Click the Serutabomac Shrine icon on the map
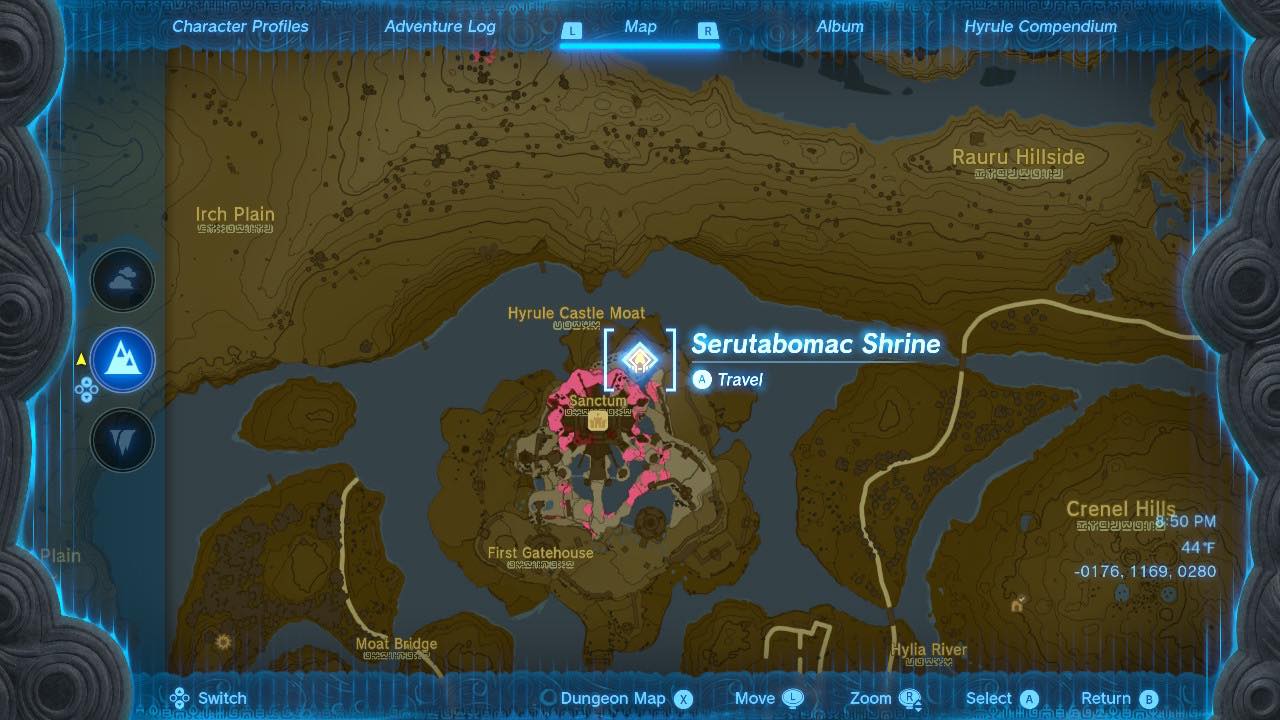The height and width of the screenshot is (720, 1280). (x=640, y=359)
